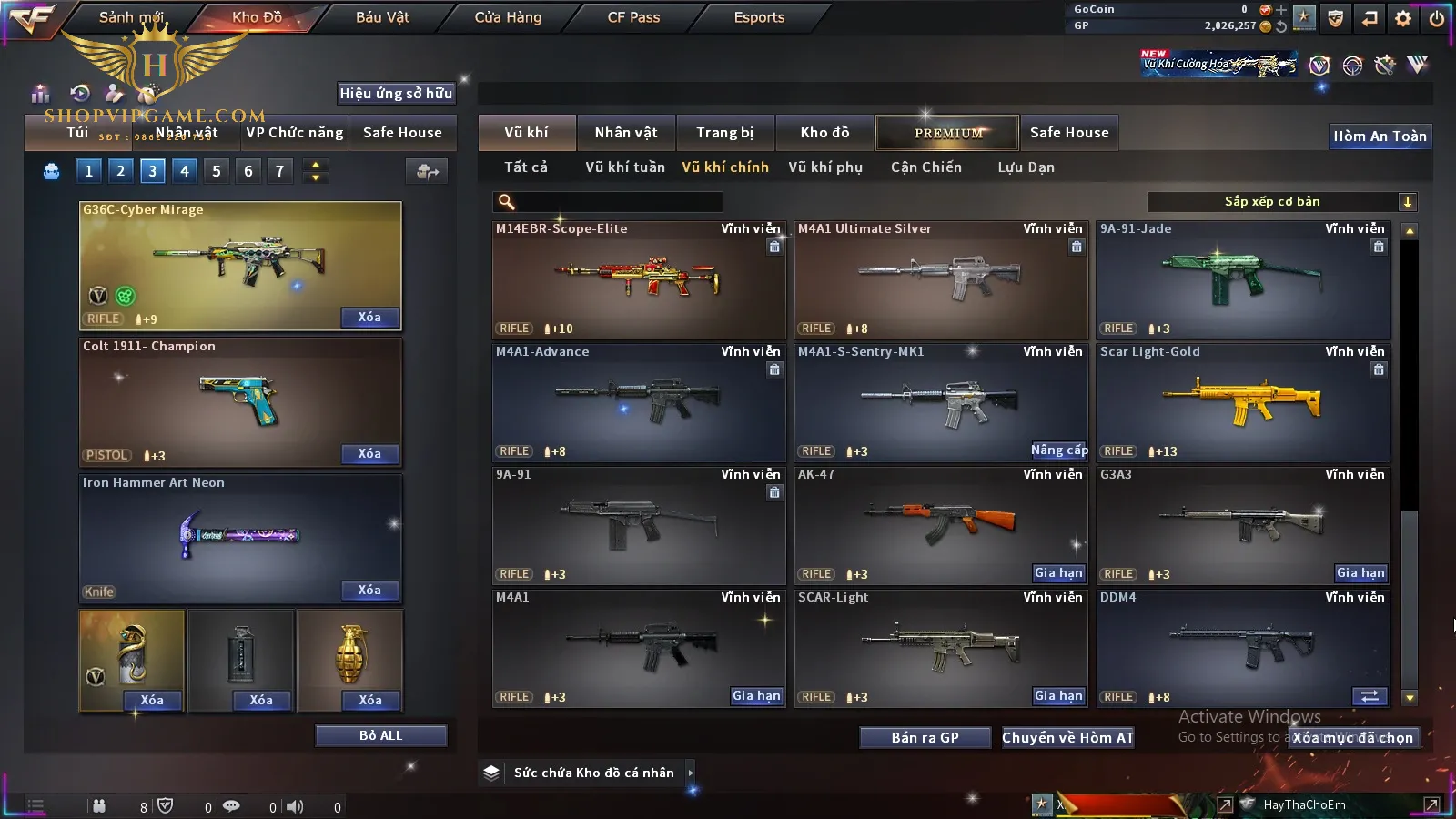The image size is (1456, 819).
Task: Open the gear settings icon
Action: pyautogui.click(x=1403, y=17)
